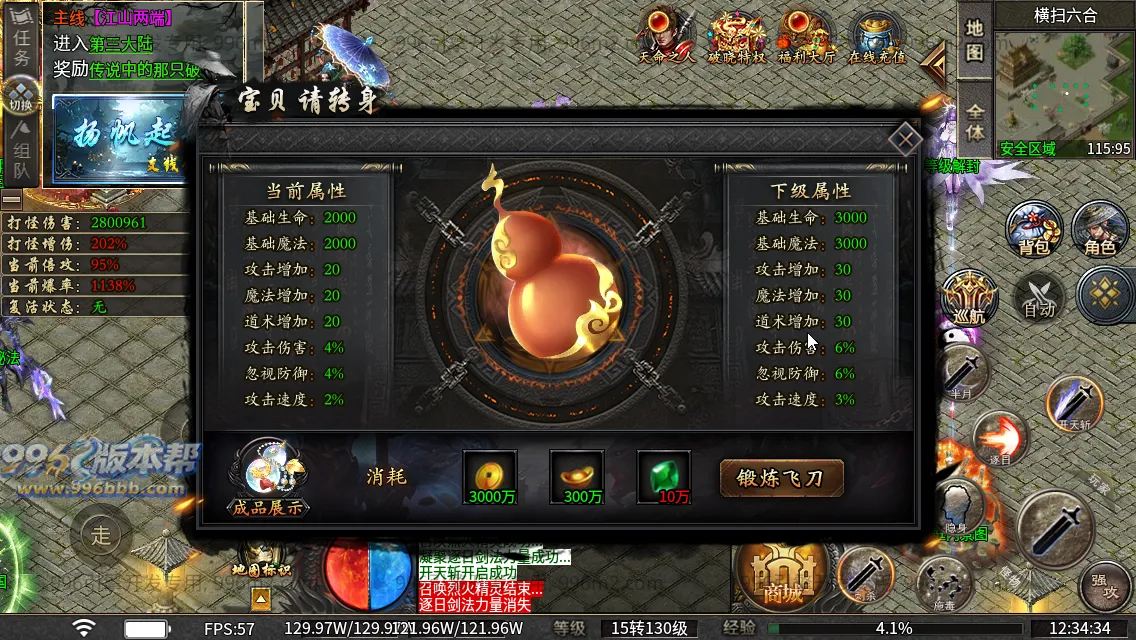Screen dimensions: 1136x640
Task: Use the 逐日 flame slash skill
Action: coord(1000,438)
